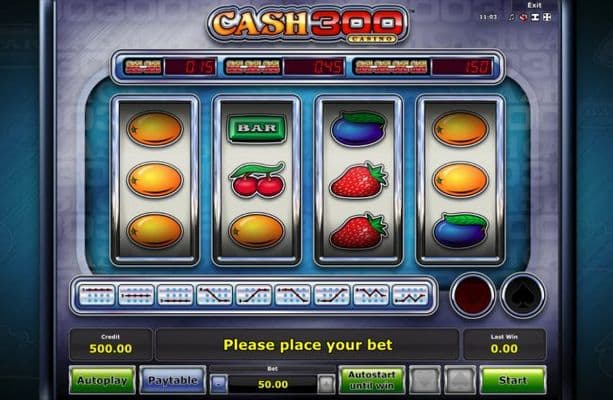613x400 pixels.
Task: Open the Paytable
Action: pos(172,380)
